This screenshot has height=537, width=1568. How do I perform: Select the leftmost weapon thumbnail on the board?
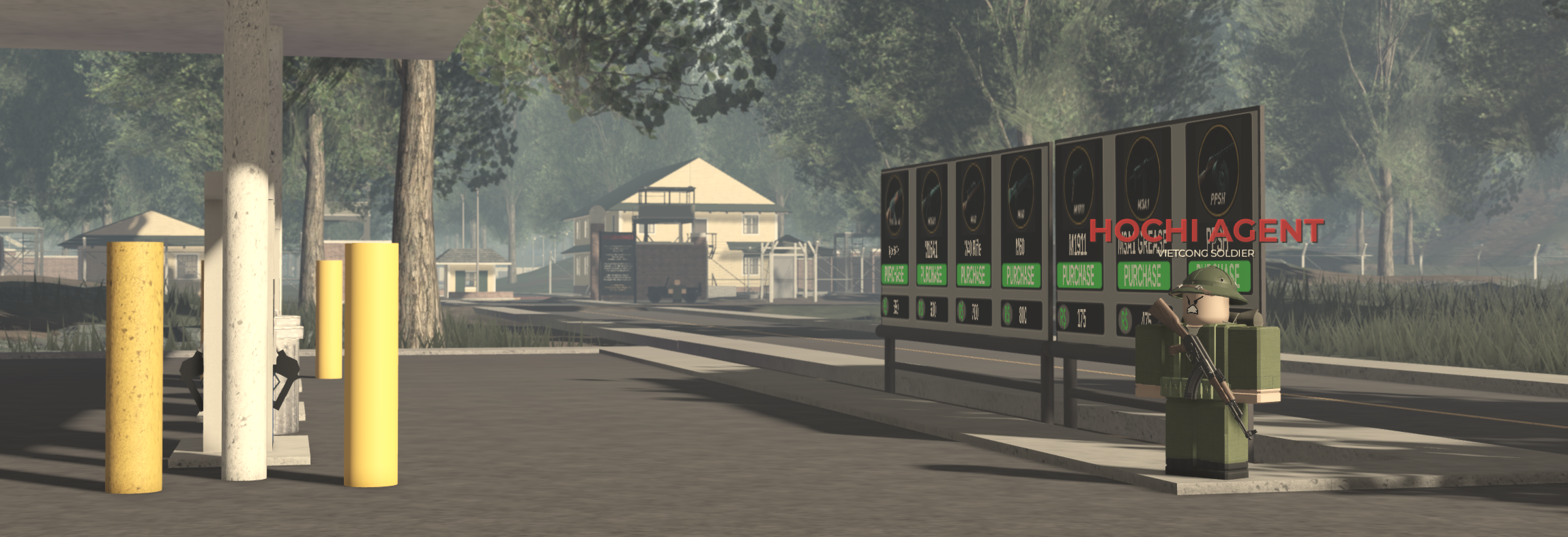894,203
